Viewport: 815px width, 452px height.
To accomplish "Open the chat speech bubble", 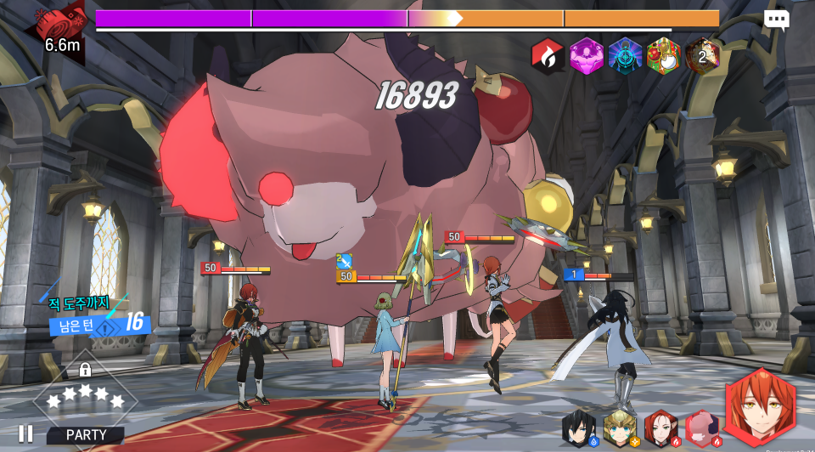I will tap(776, 19).
